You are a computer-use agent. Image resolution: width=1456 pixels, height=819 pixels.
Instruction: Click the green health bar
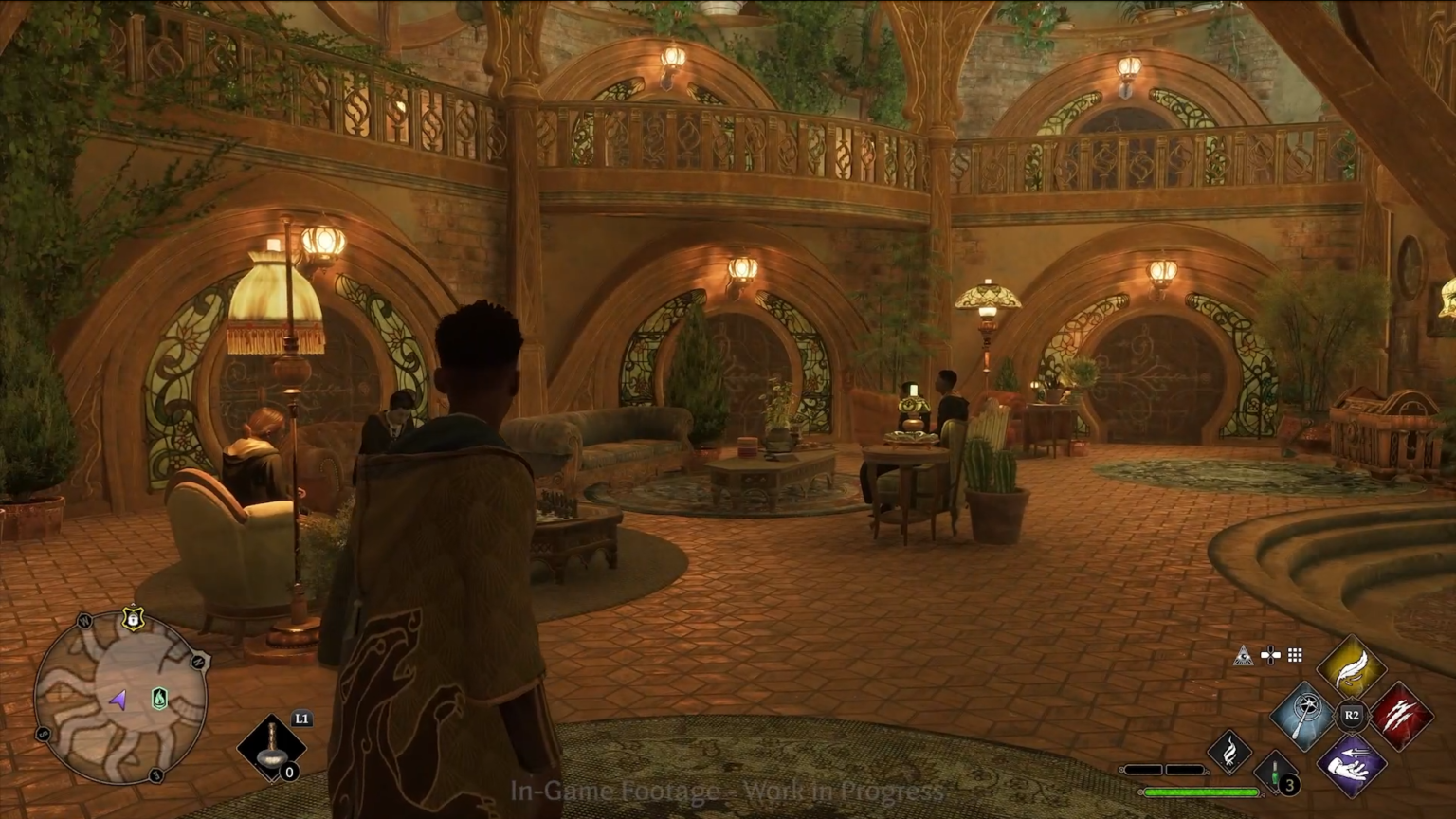1201,792
